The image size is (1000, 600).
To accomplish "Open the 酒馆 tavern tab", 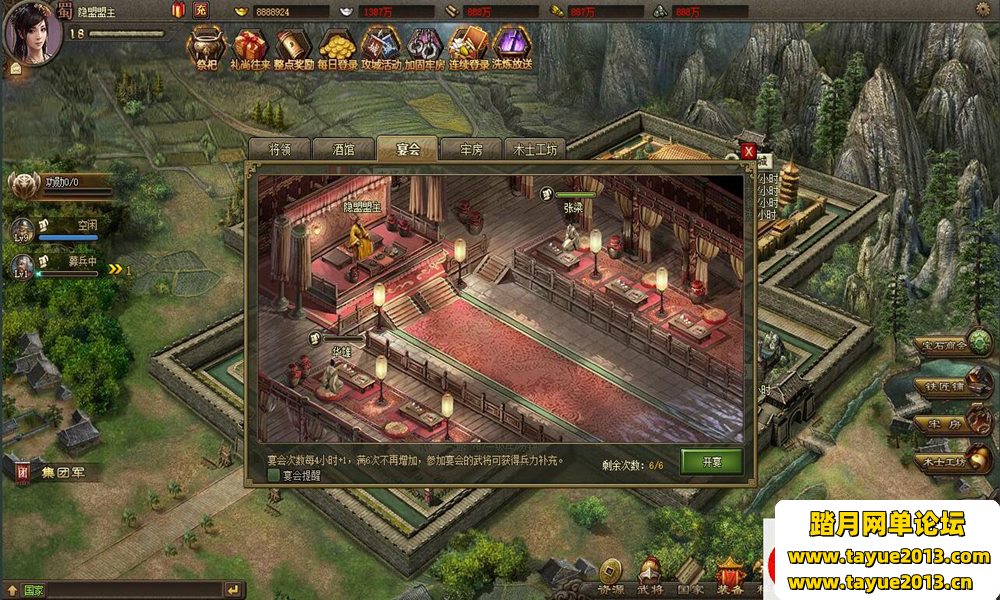I will tap(343, 149).
